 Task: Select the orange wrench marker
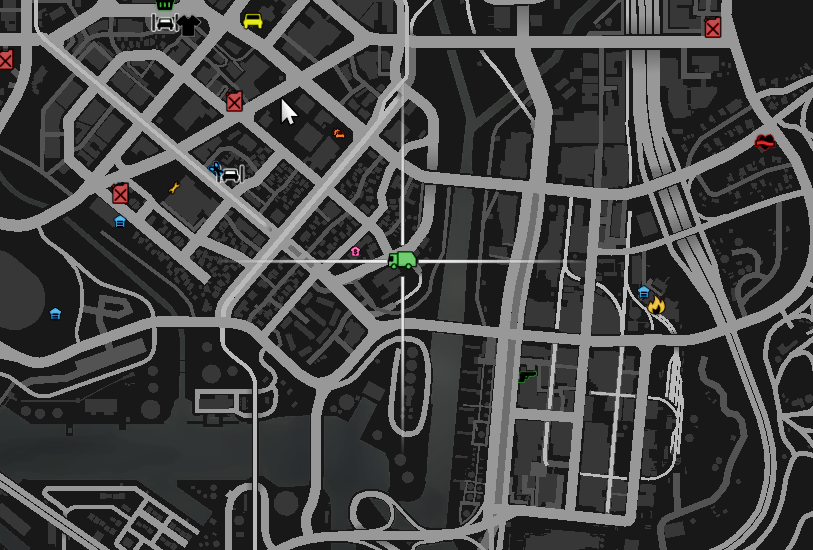point(175,187)
